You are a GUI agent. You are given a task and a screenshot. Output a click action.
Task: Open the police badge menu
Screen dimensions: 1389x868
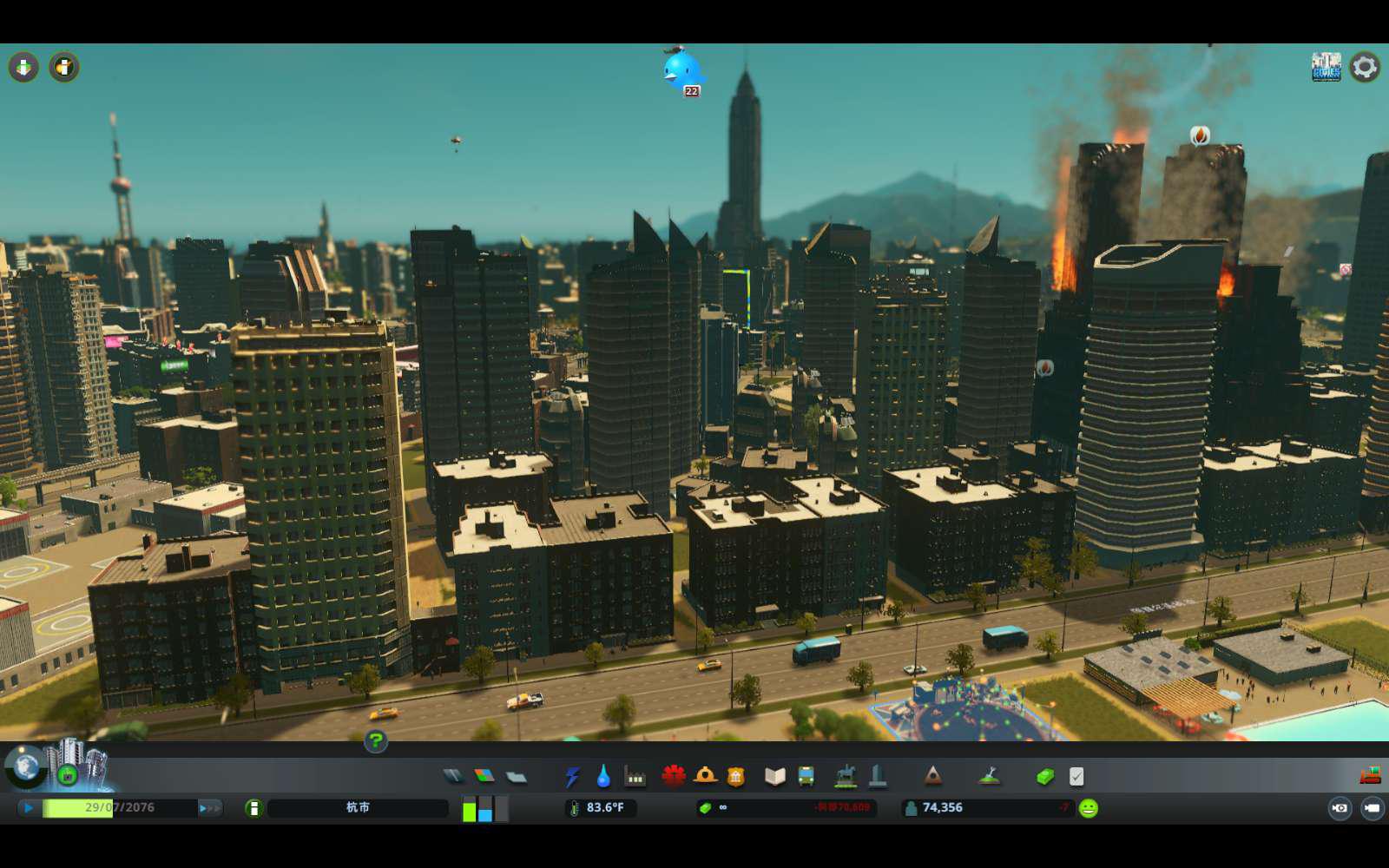click(736, 776)
